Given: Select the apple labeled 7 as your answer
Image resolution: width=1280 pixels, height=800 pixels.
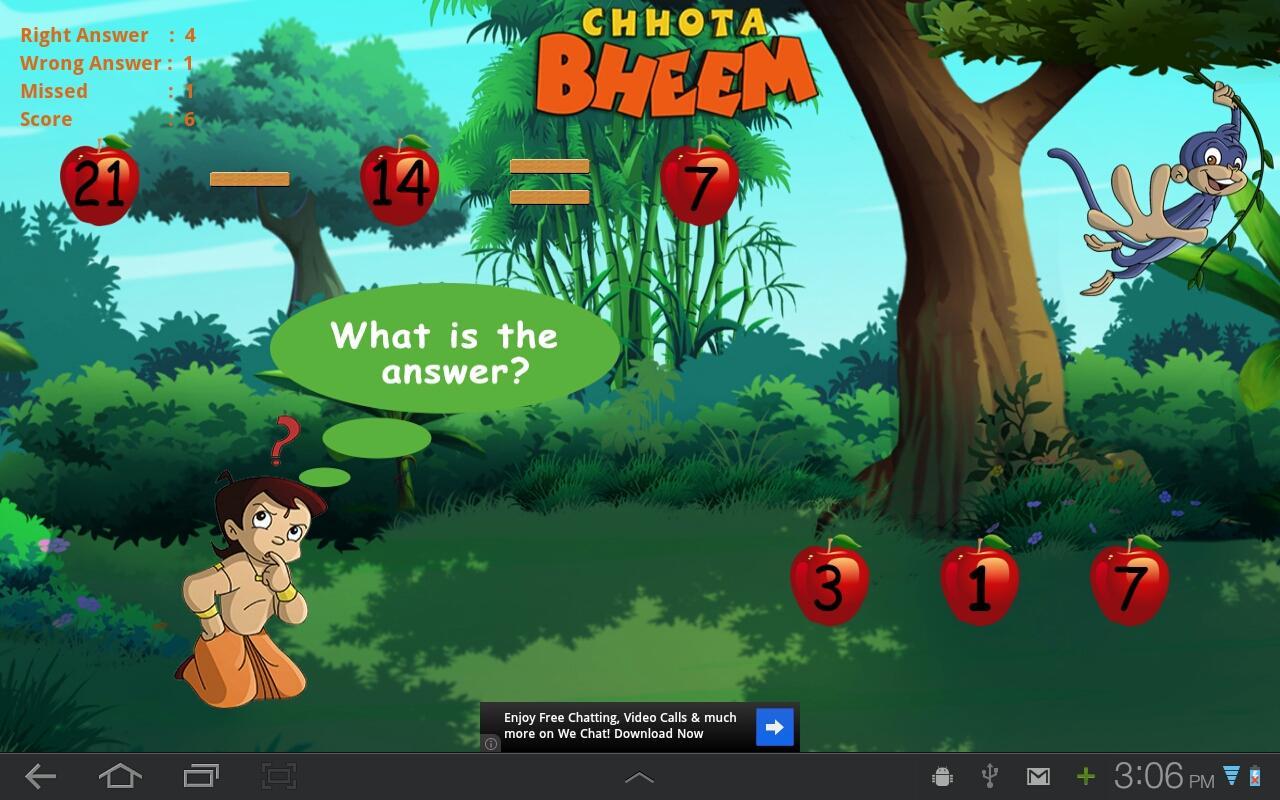Looking at the screenshot, I should 1130,585.
